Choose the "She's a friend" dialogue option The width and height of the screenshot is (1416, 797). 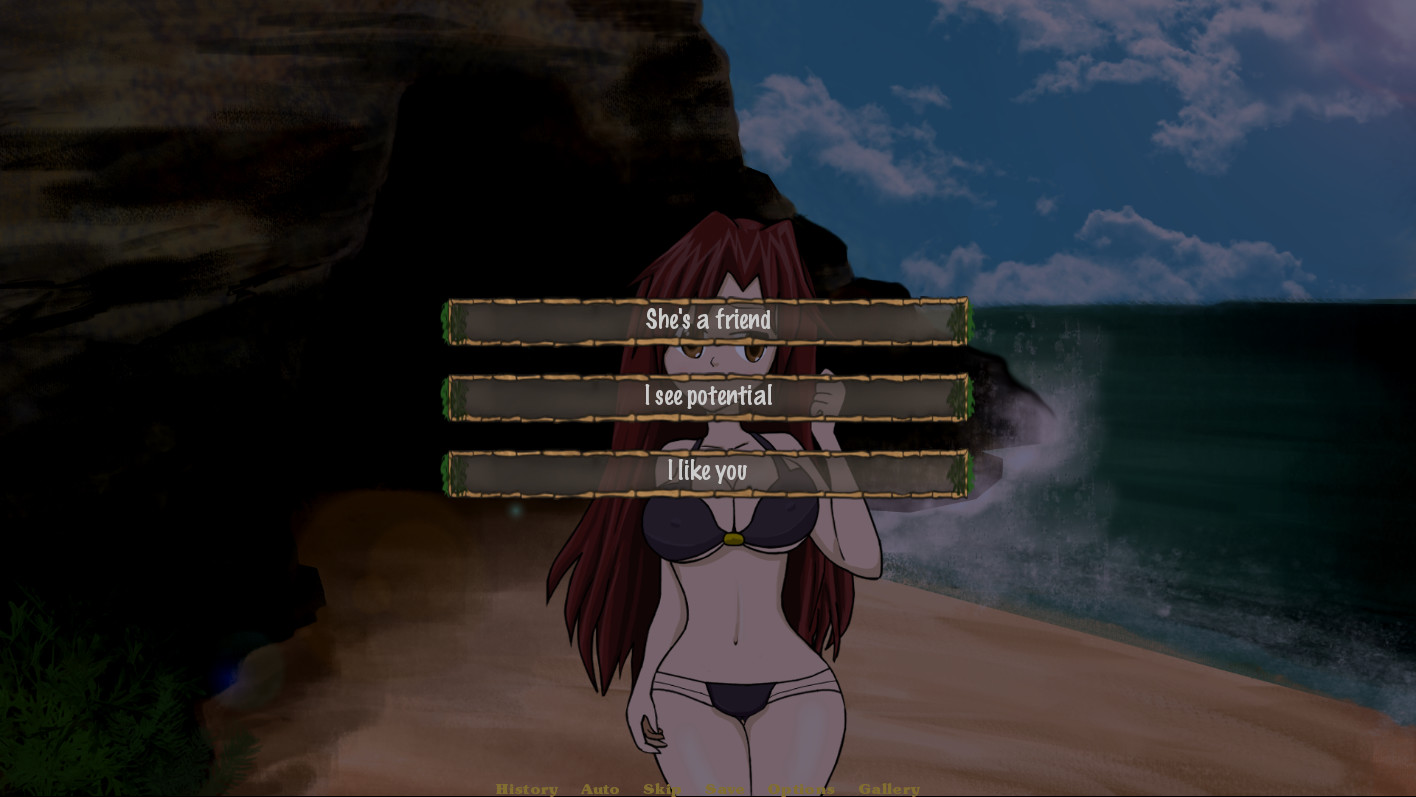[x=709, y=320]
